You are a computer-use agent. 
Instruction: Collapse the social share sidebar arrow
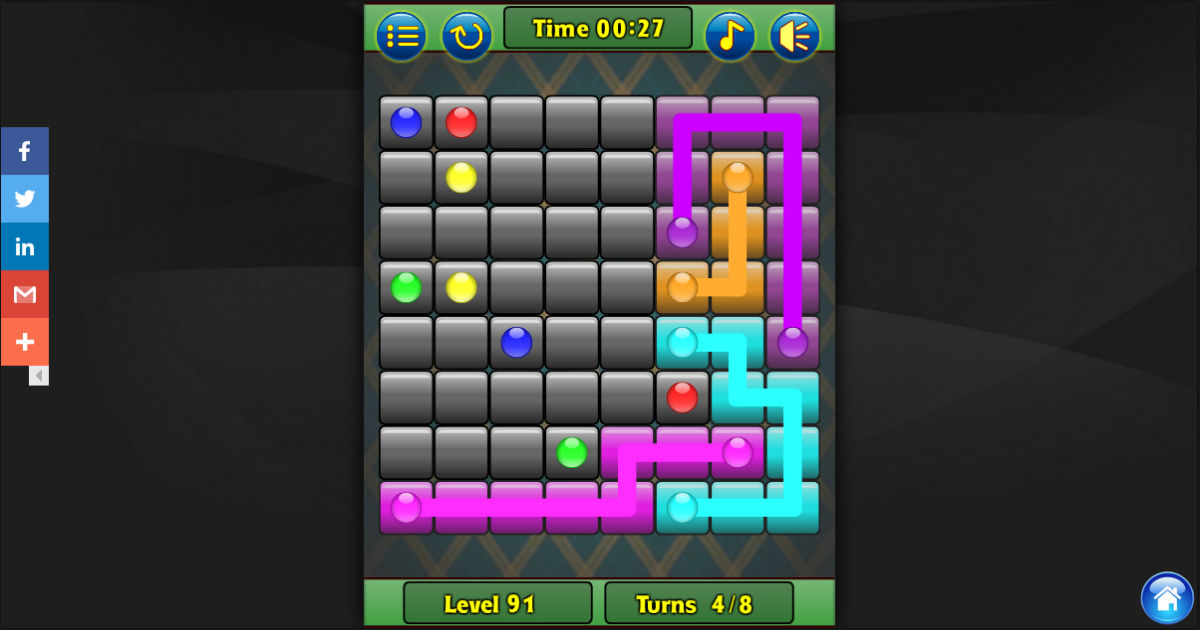coord(39,376)
